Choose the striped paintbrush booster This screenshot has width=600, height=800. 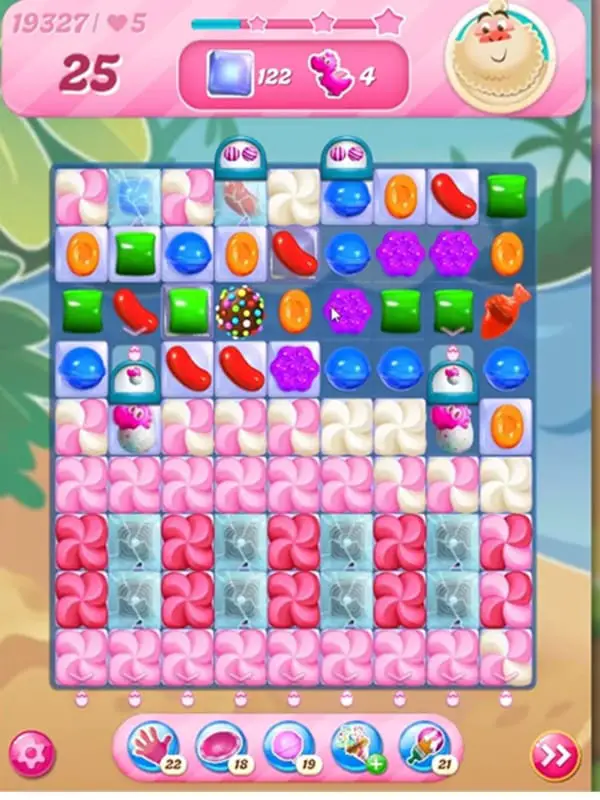(x=423, y=745)
